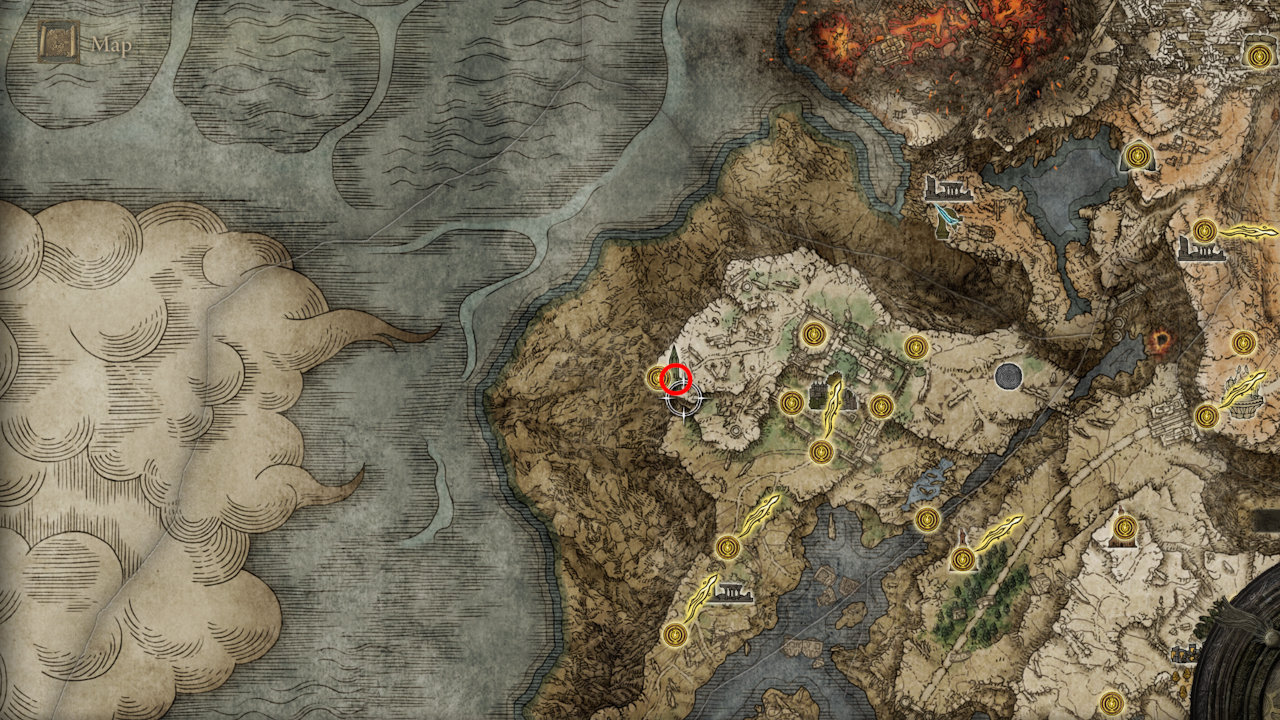This screenshot has height=720, width=1280.
Task: Select the lowest site of grace on the left shoreline
Action: (674, 633)
